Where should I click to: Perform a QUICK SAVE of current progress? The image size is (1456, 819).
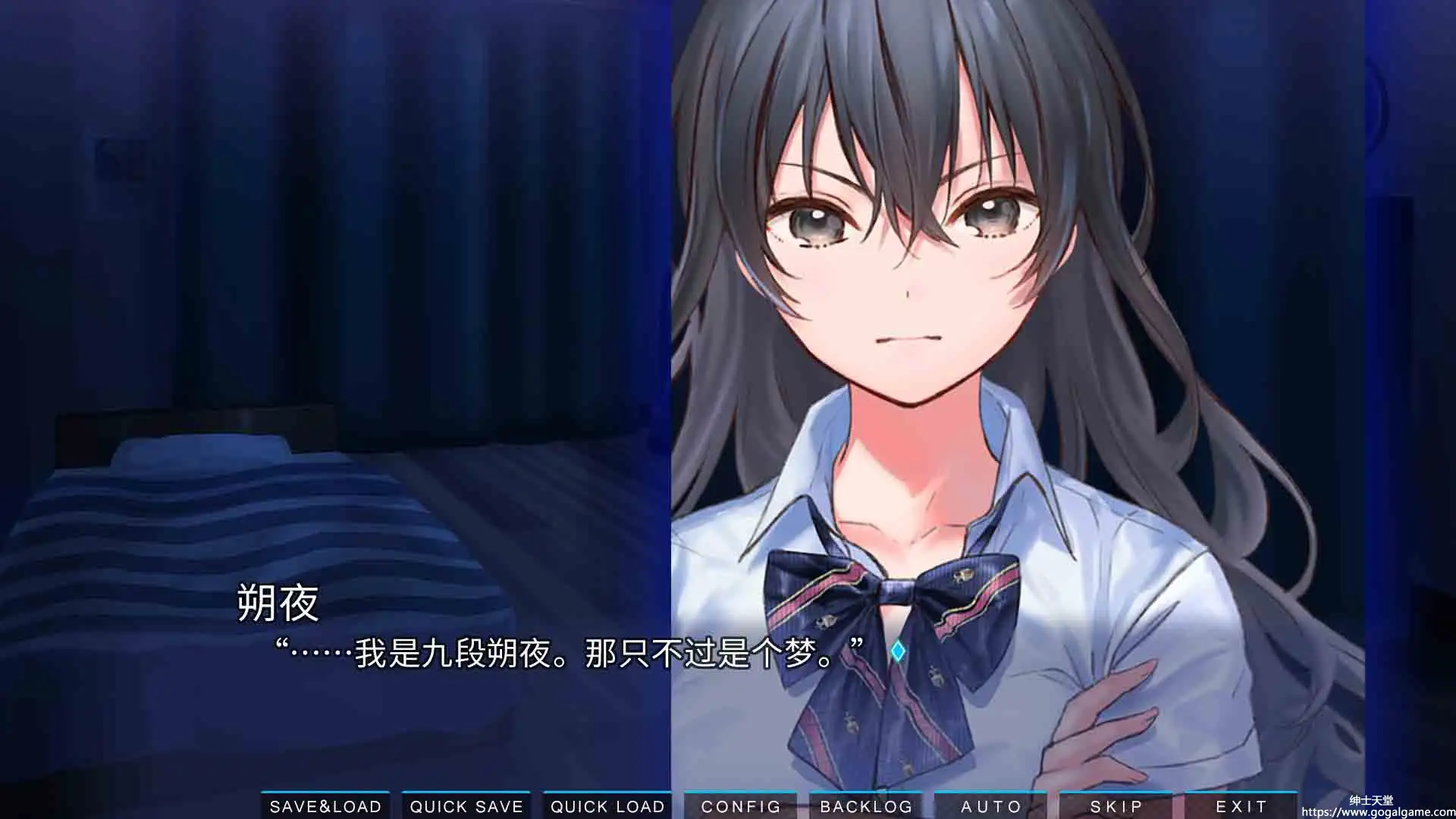point(466,806)
